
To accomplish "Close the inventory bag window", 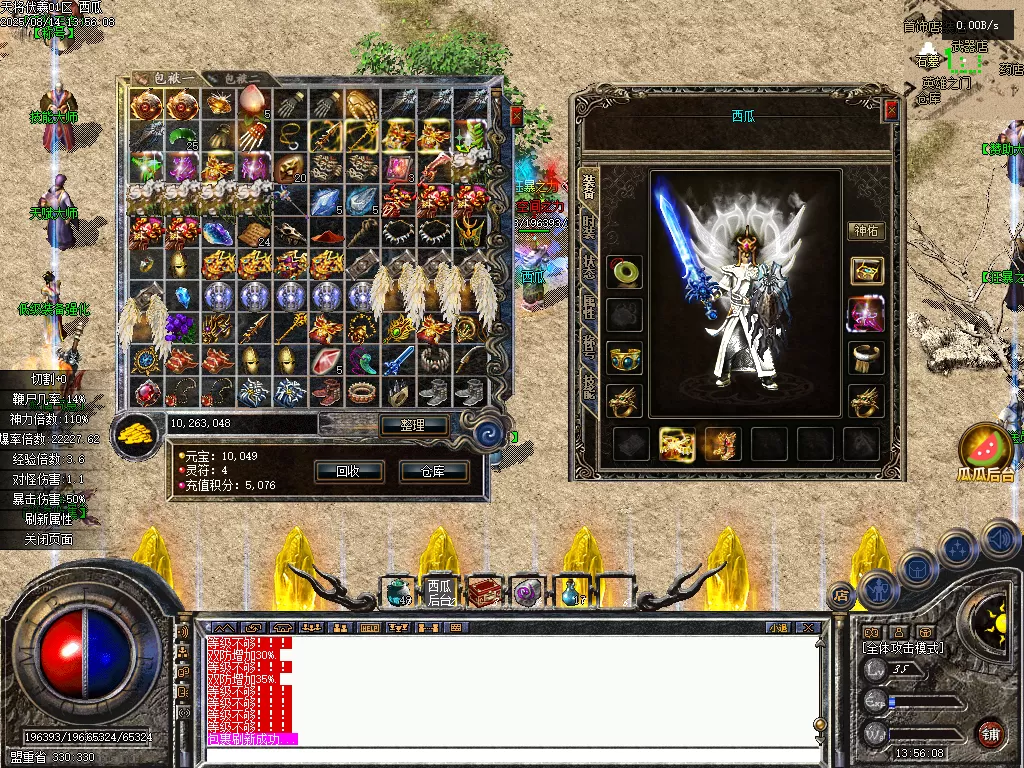I will point(516,116).
